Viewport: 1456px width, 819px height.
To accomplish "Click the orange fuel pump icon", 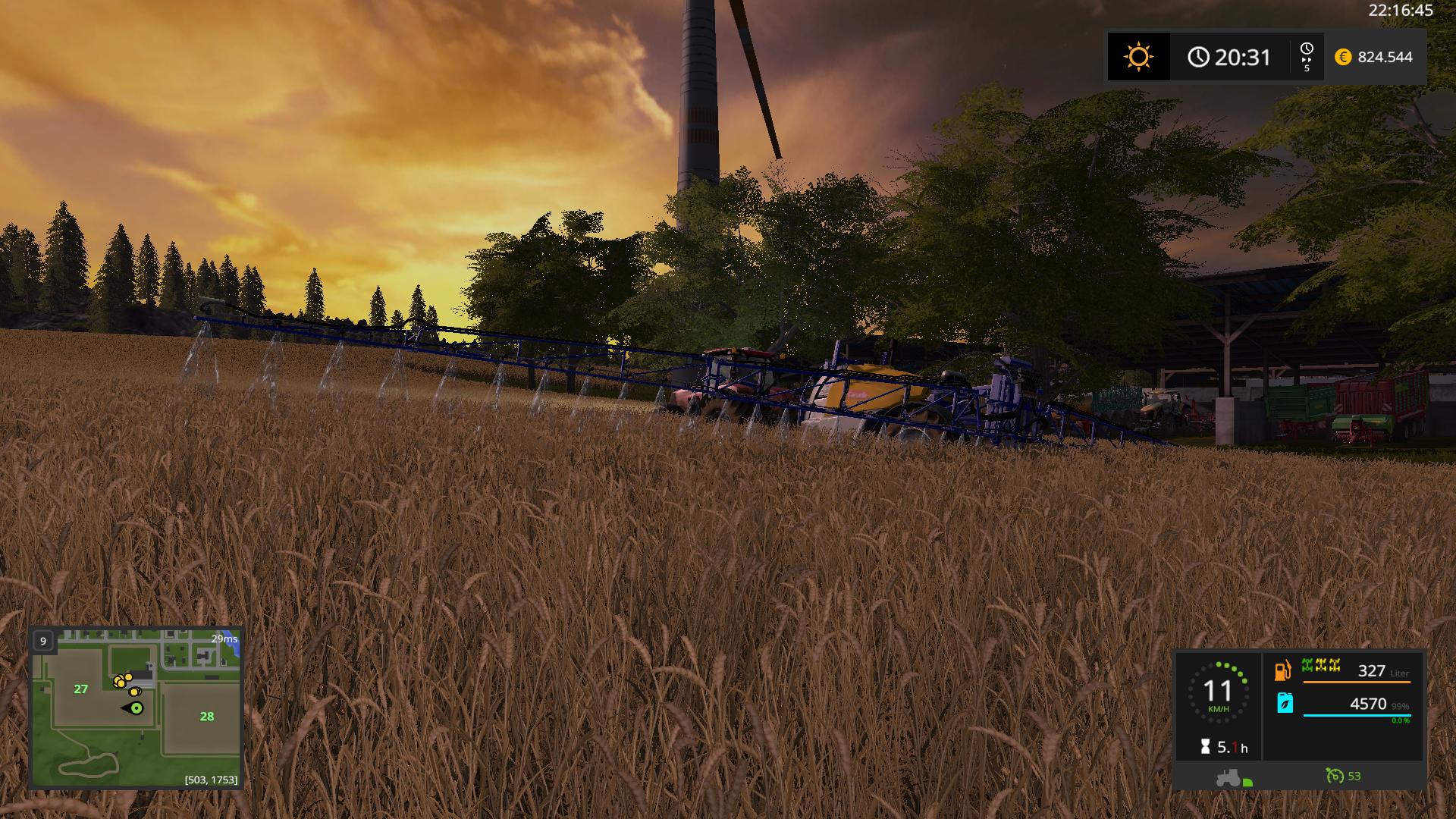I will (x=1282, y=670).
